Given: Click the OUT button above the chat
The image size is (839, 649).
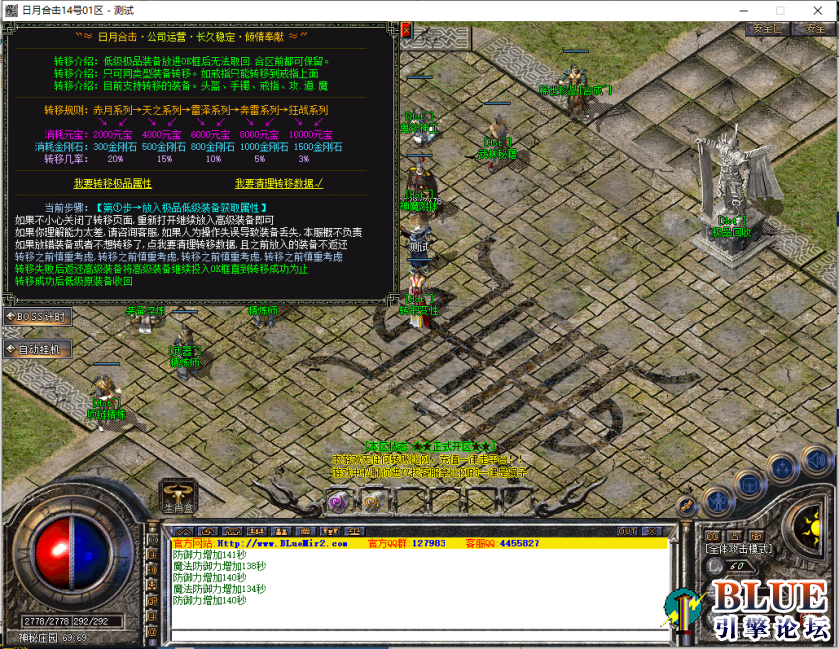Looking at the screenshot, I should pos(627,531).
